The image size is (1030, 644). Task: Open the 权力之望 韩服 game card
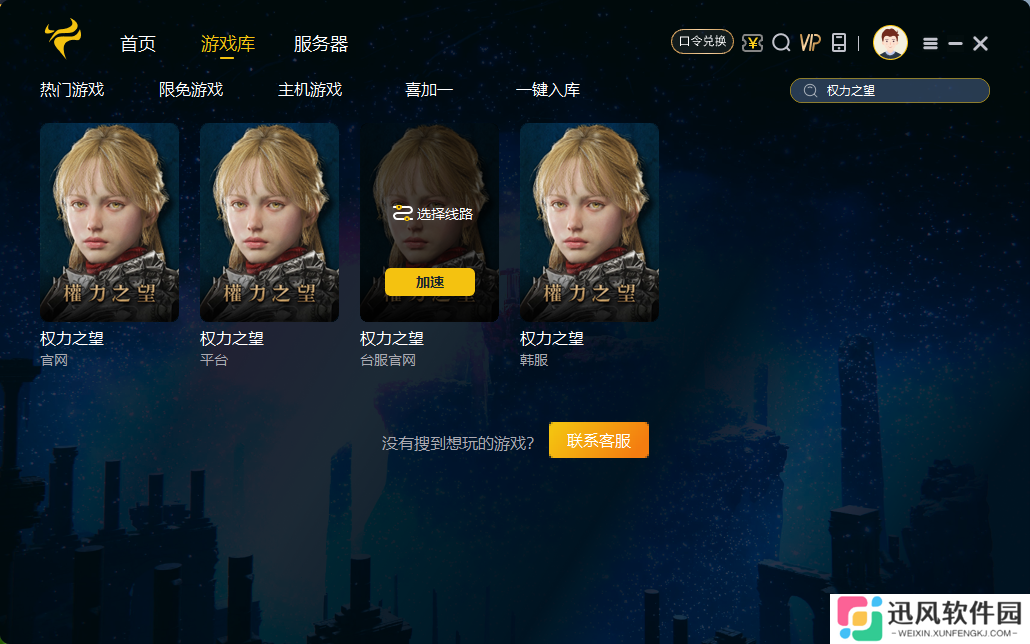tap(589, 222)
